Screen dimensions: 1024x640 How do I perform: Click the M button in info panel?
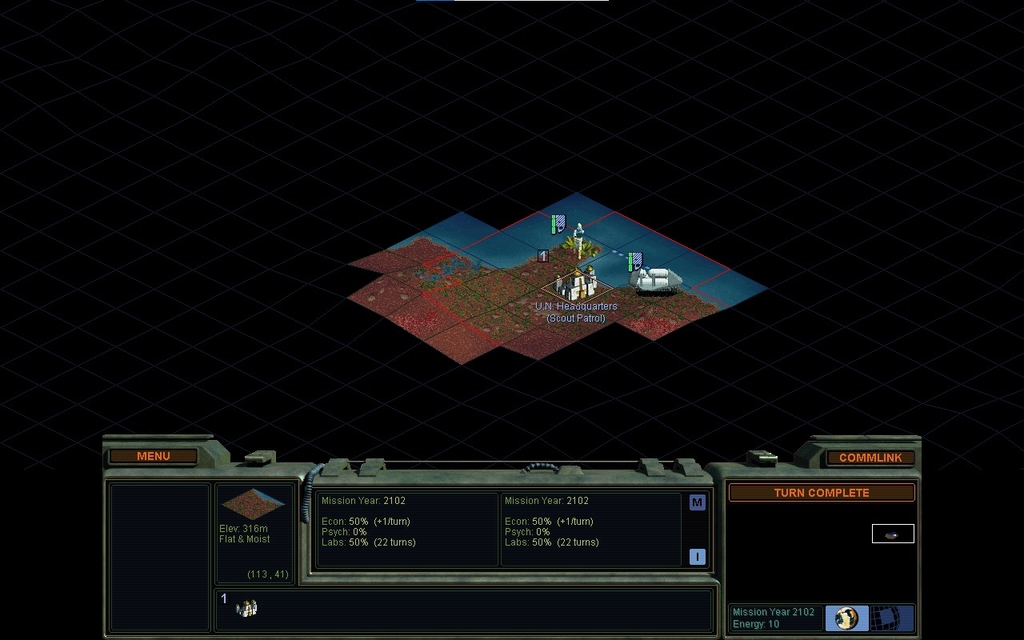697,503
